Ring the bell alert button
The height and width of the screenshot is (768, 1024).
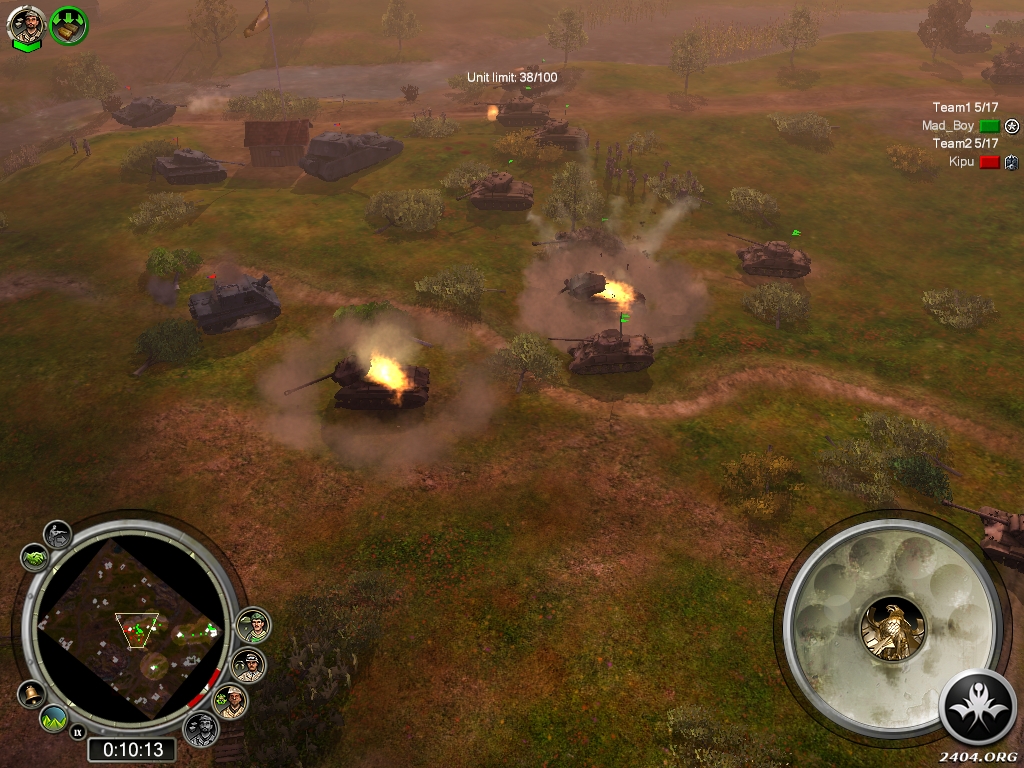click(30, 693)
